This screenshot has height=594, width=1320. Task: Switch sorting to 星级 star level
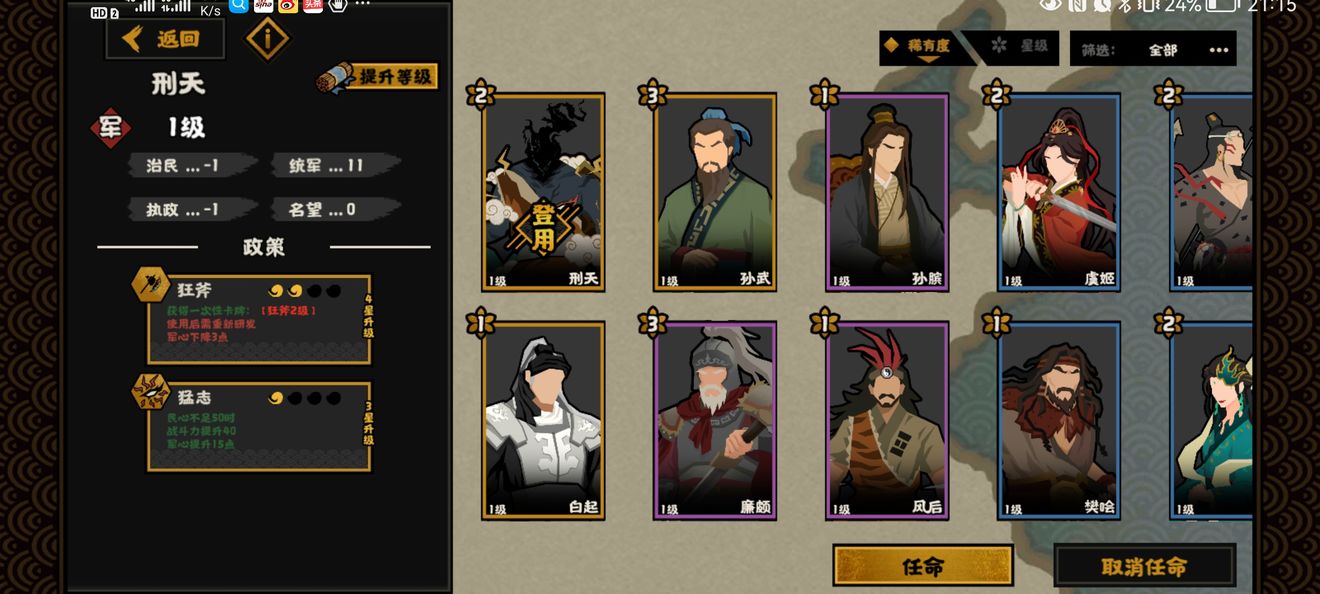click(1020, 46)
